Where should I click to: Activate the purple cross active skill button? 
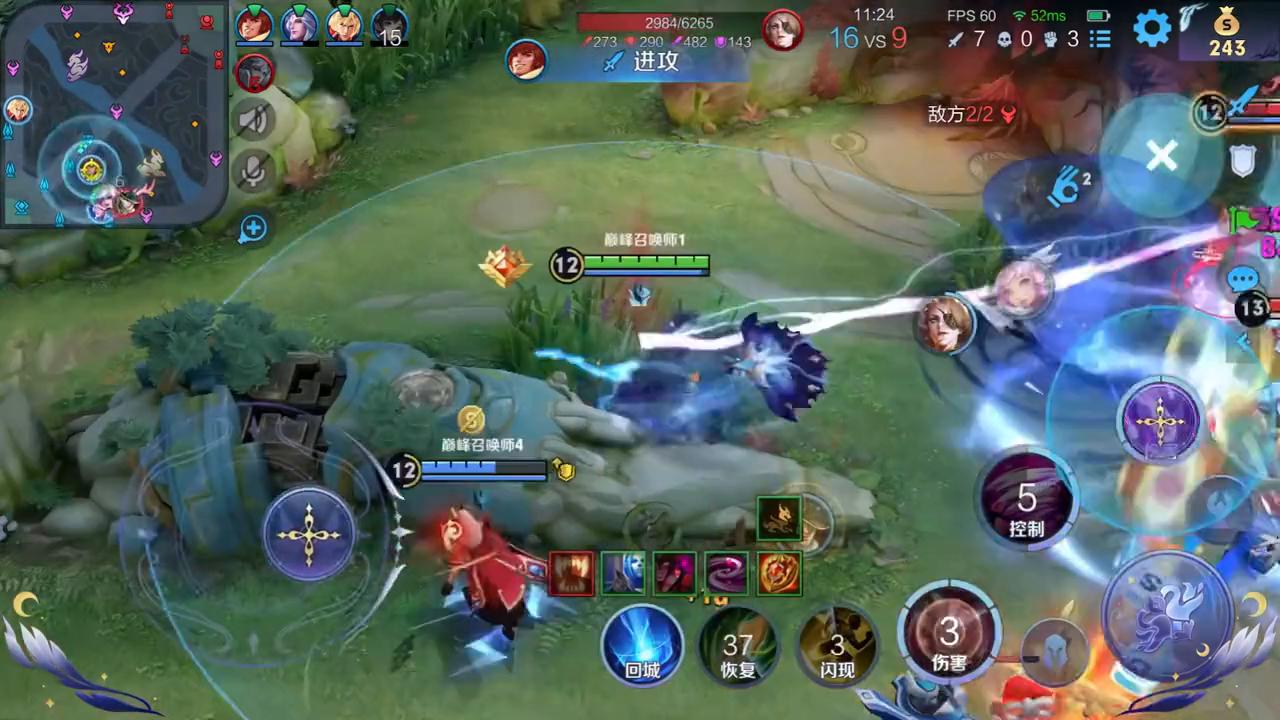coord(1158,424)
